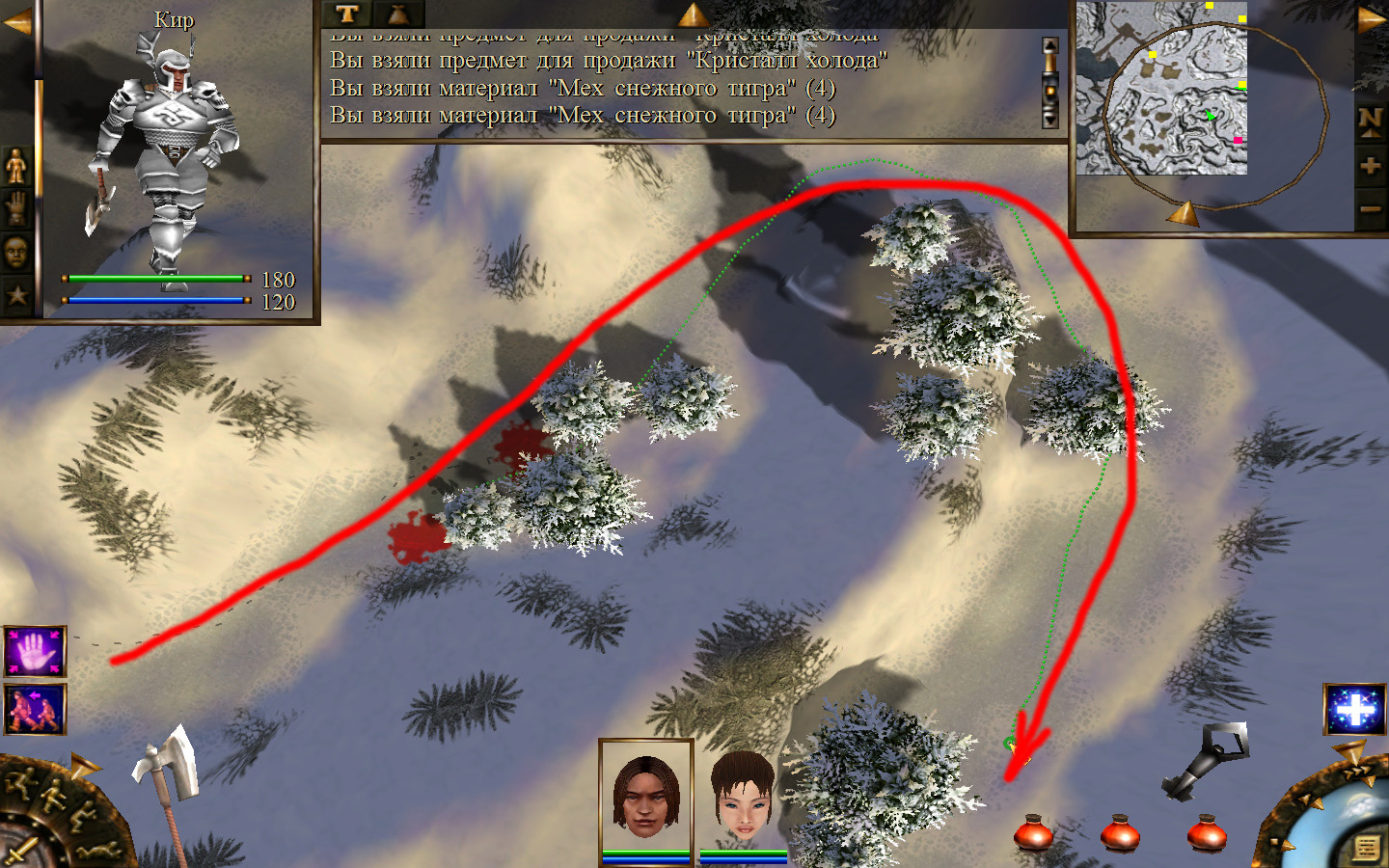This screenshot has width=1389, height=868.
Task: Open the body figure icon beside Кир
Action: point(16,167)
